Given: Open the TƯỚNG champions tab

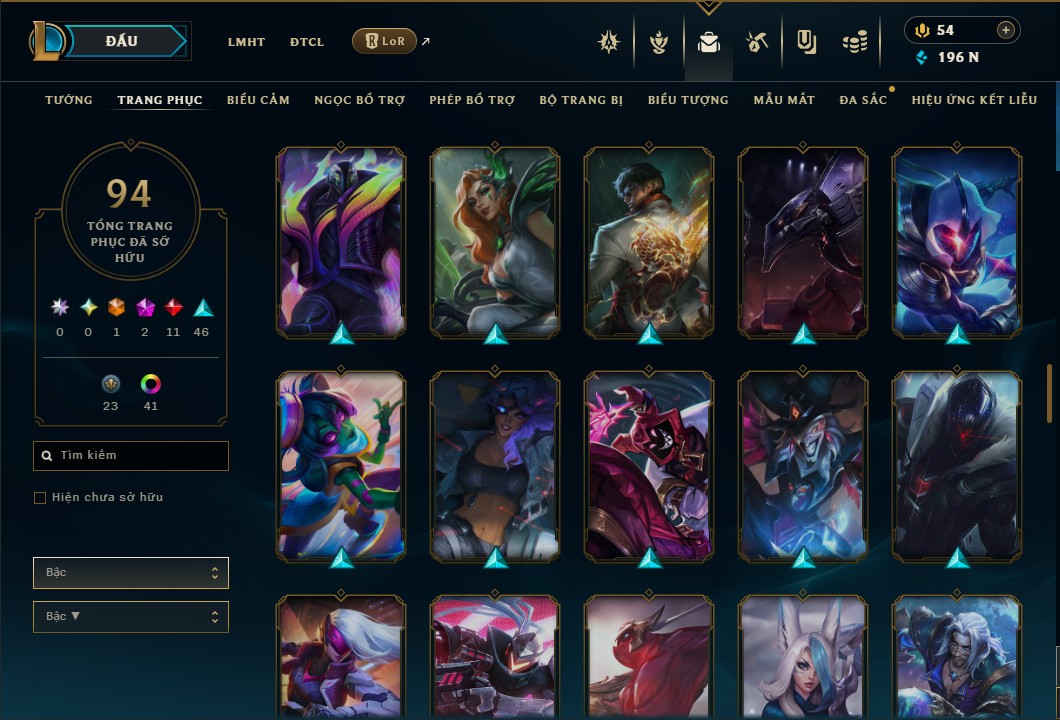Looking at the screenshot, I should pos(69,100).
